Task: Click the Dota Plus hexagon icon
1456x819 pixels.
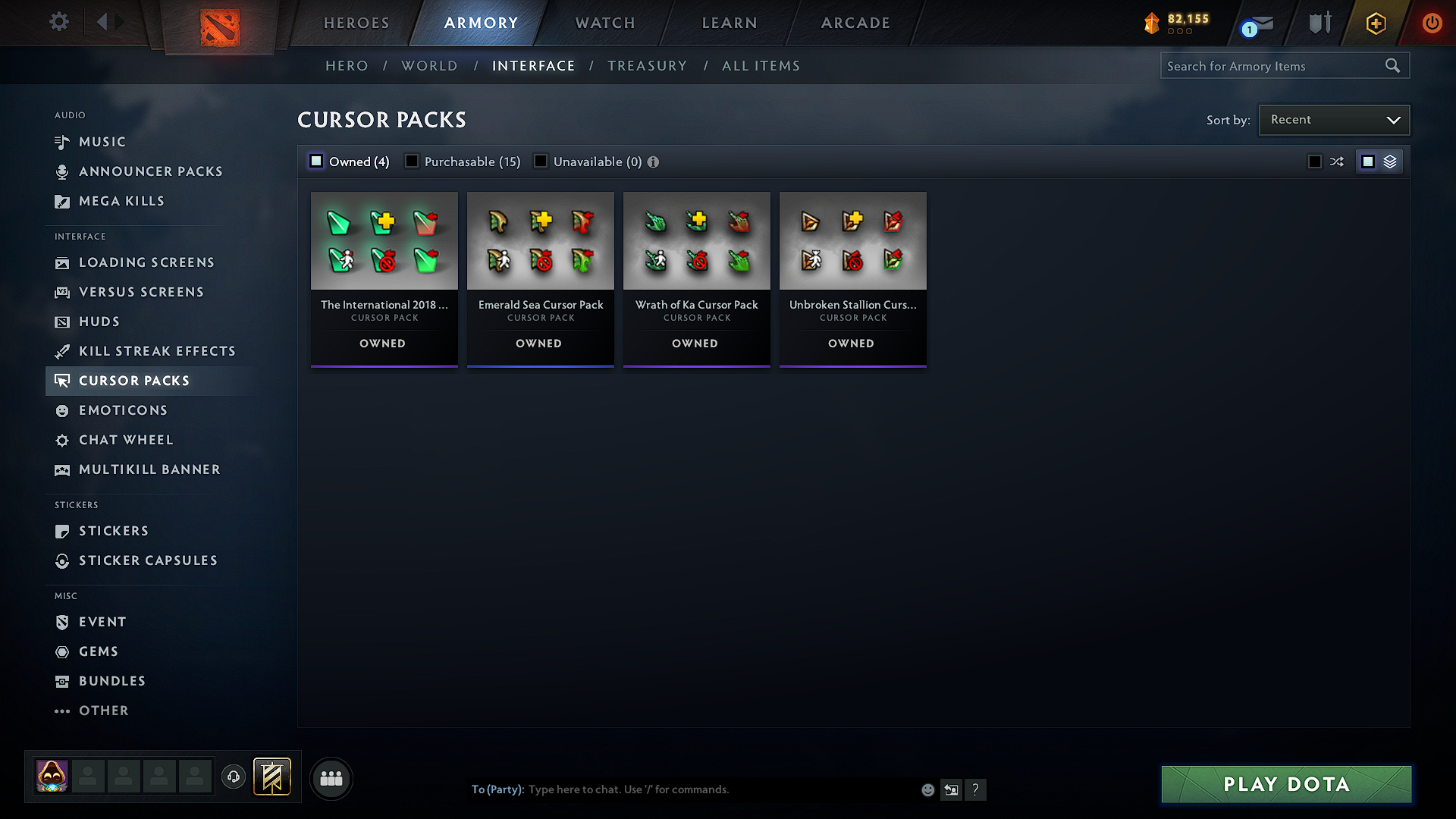Action: [x=1375, y=24]
